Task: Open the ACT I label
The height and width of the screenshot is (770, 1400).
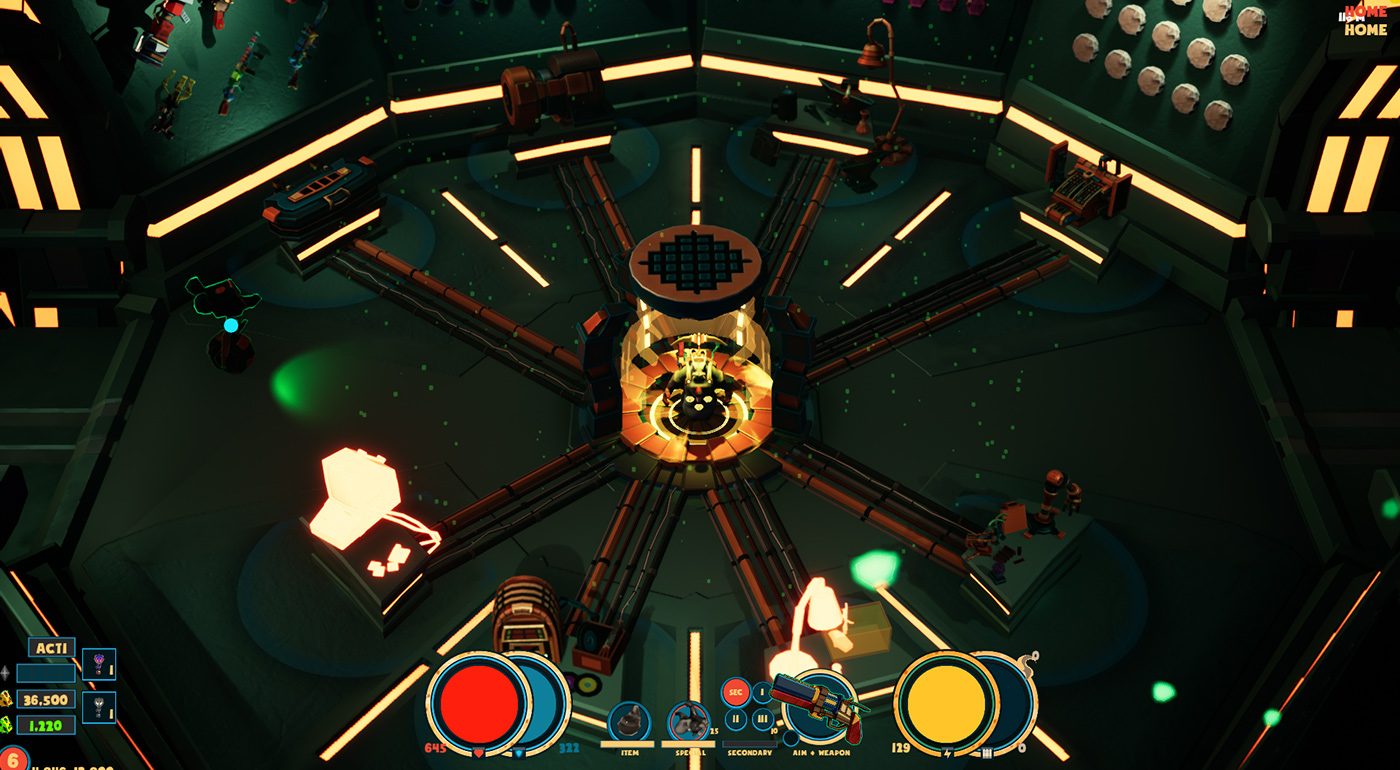Action: [51, 648]
